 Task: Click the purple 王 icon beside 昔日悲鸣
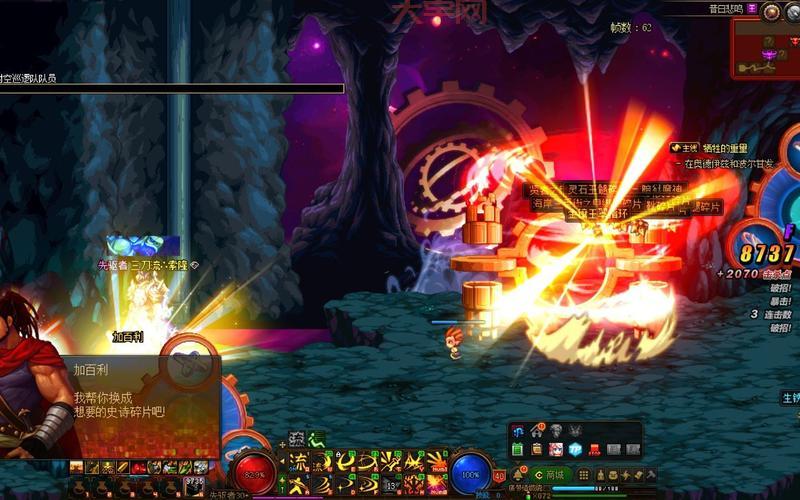click(x=752, y=7)
